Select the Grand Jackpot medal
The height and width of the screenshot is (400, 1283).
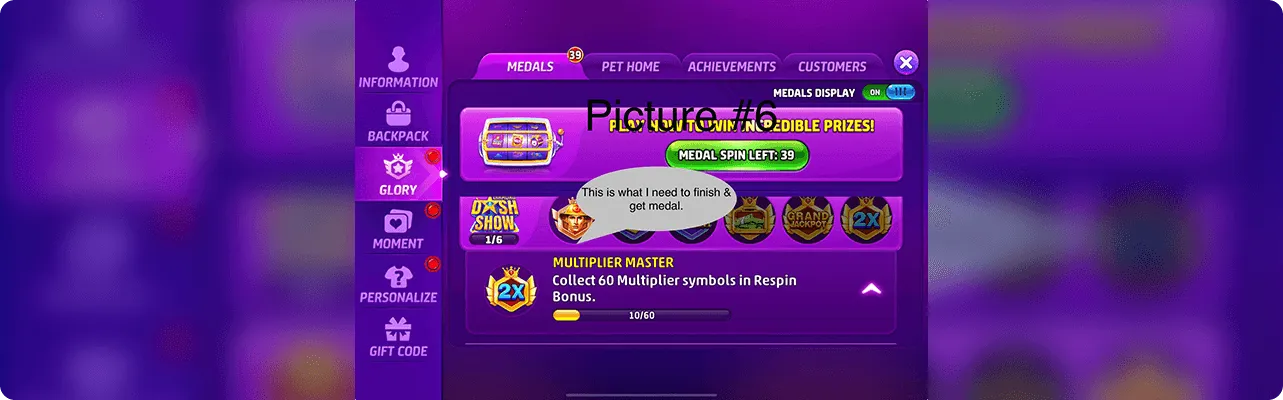coord(807,220)
